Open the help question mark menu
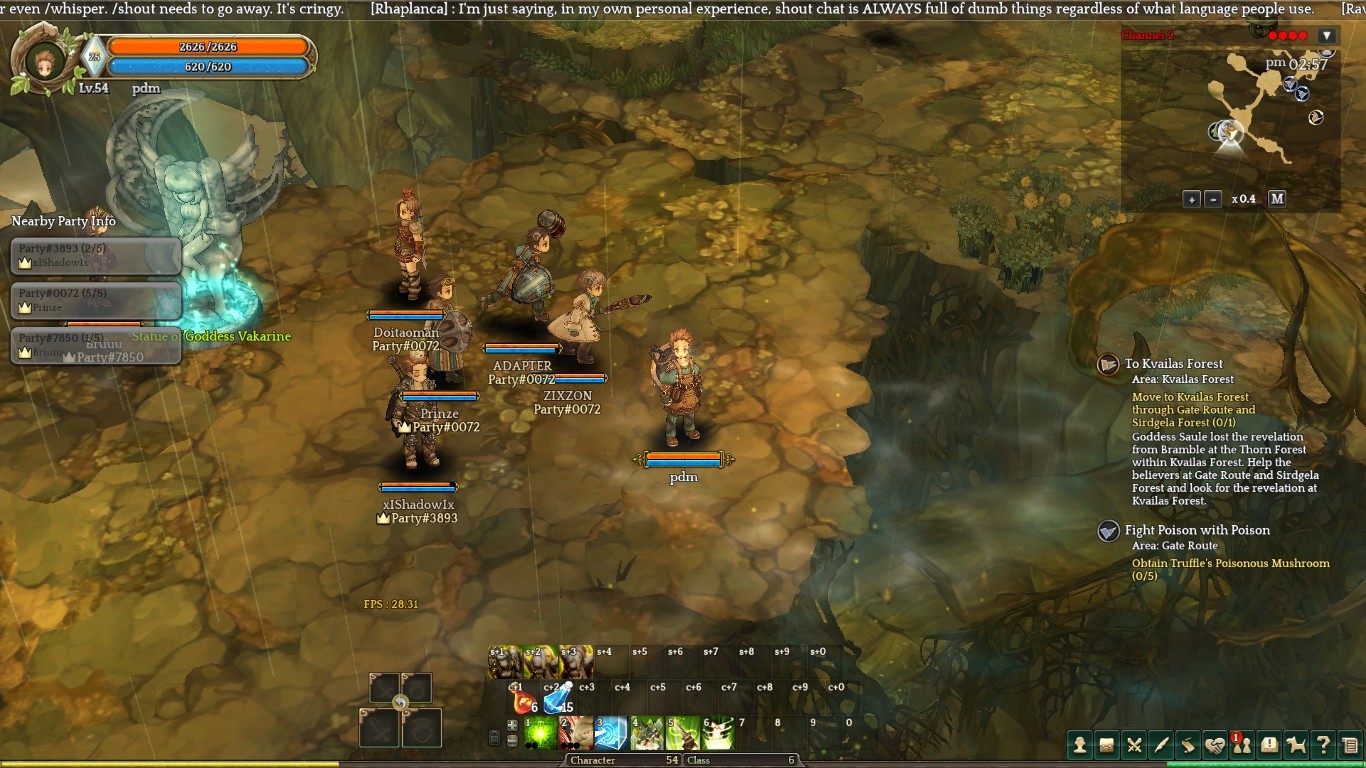The width and height of the screenshot is (1366, 768). pos(1323,744)
